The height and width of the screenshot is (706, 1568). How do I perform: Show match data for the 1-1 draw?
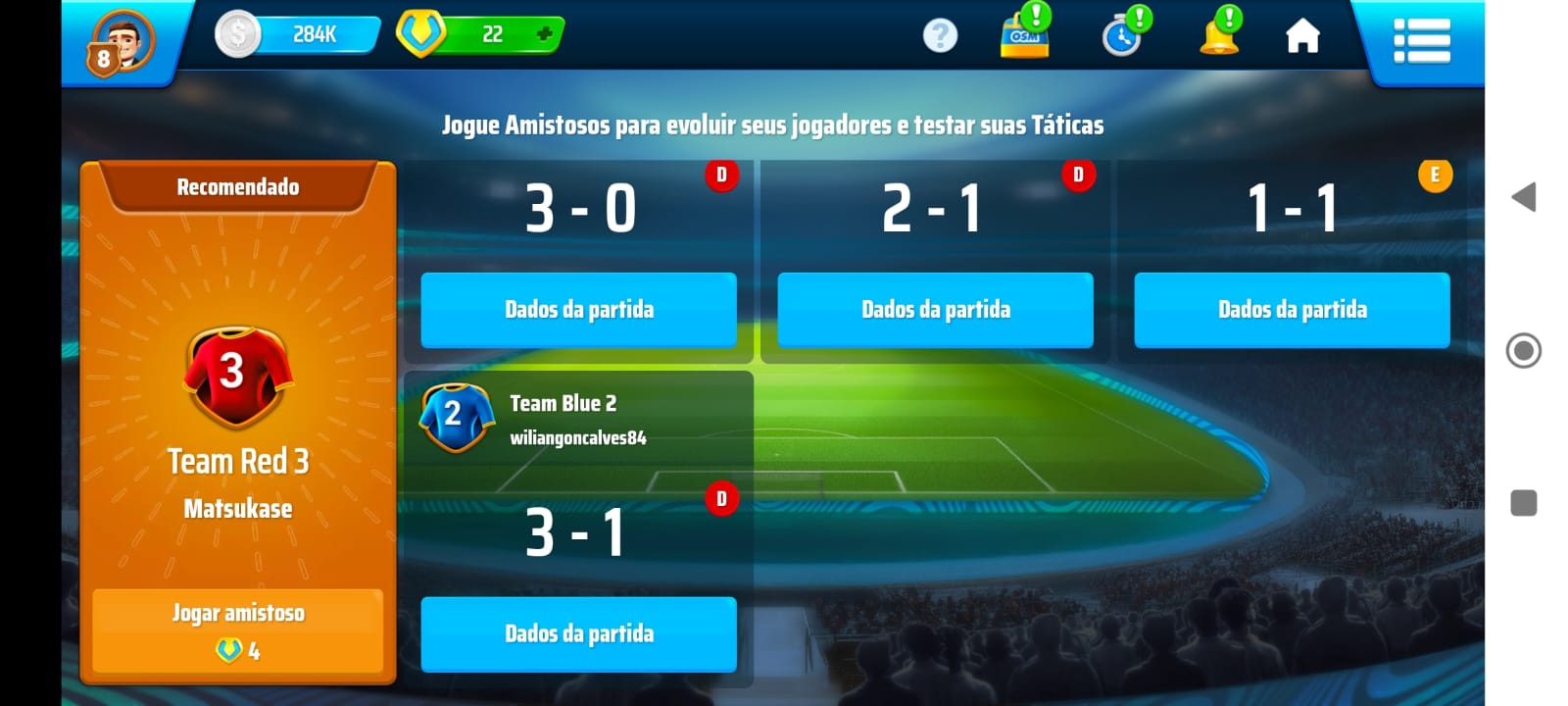pos(1292,310)
